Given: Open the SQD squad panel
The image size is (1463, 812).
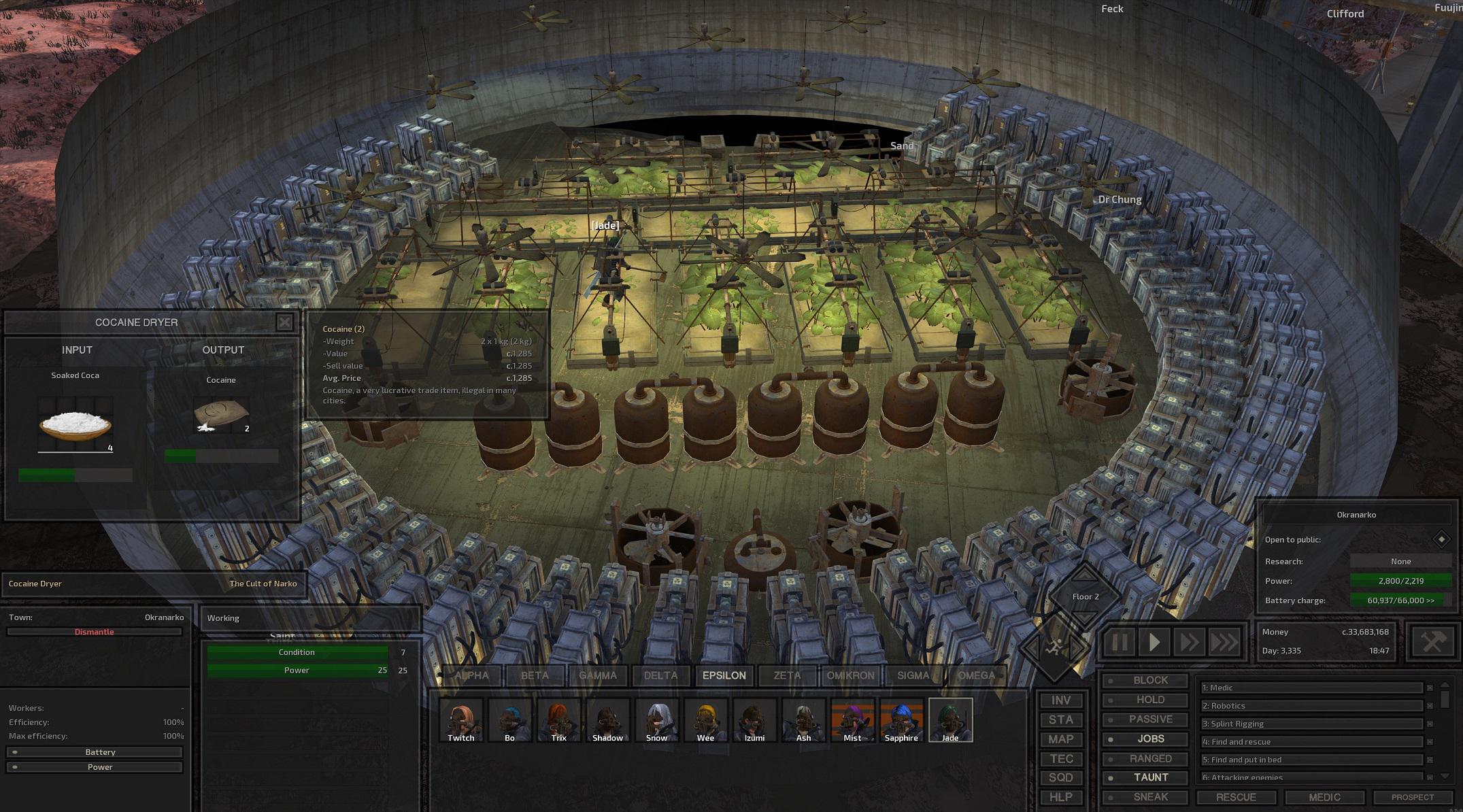Looking at the screenshot, I should point(1060,777).
